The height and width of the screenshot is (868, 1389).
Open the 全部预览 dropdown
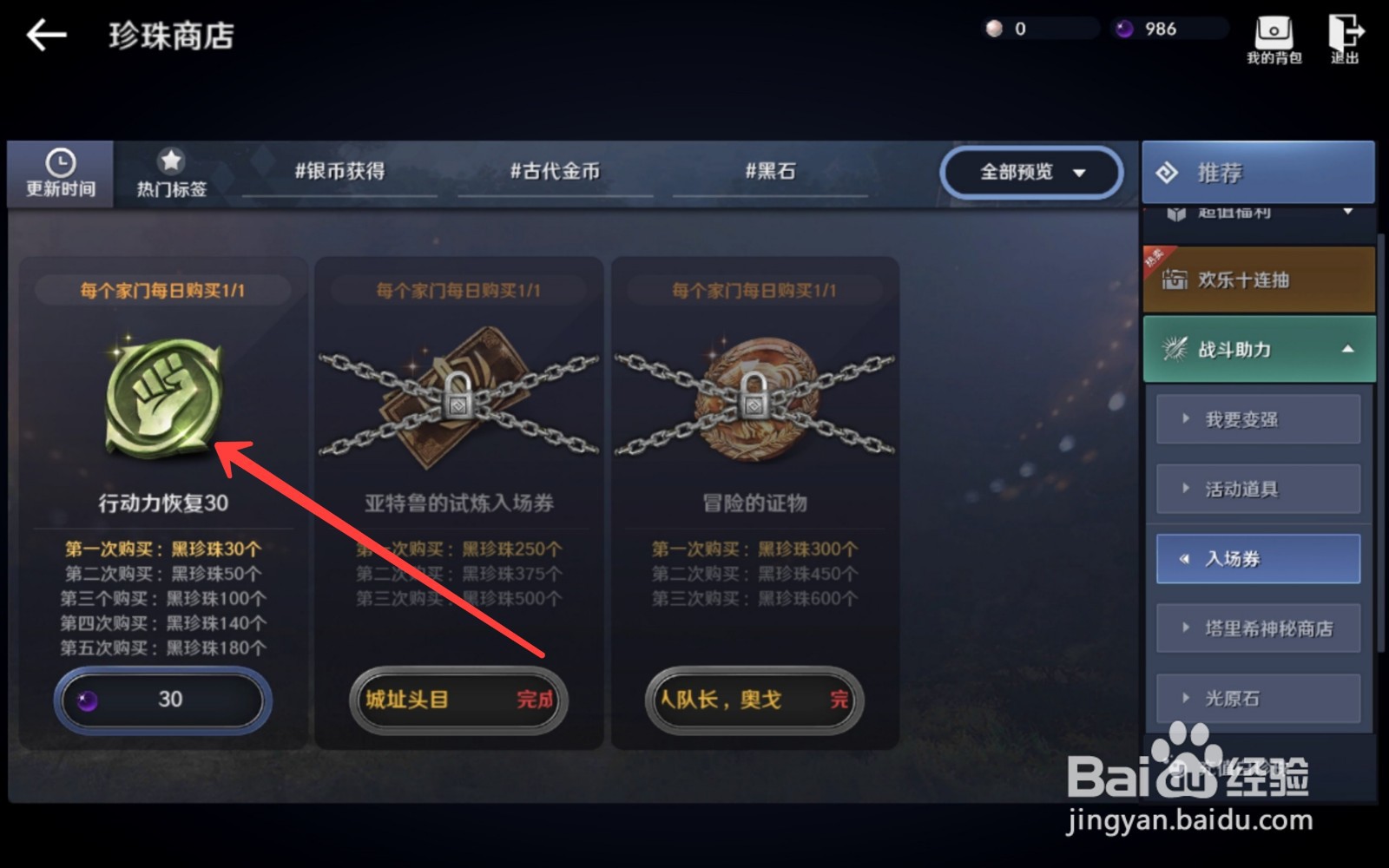click(1029, 172)
